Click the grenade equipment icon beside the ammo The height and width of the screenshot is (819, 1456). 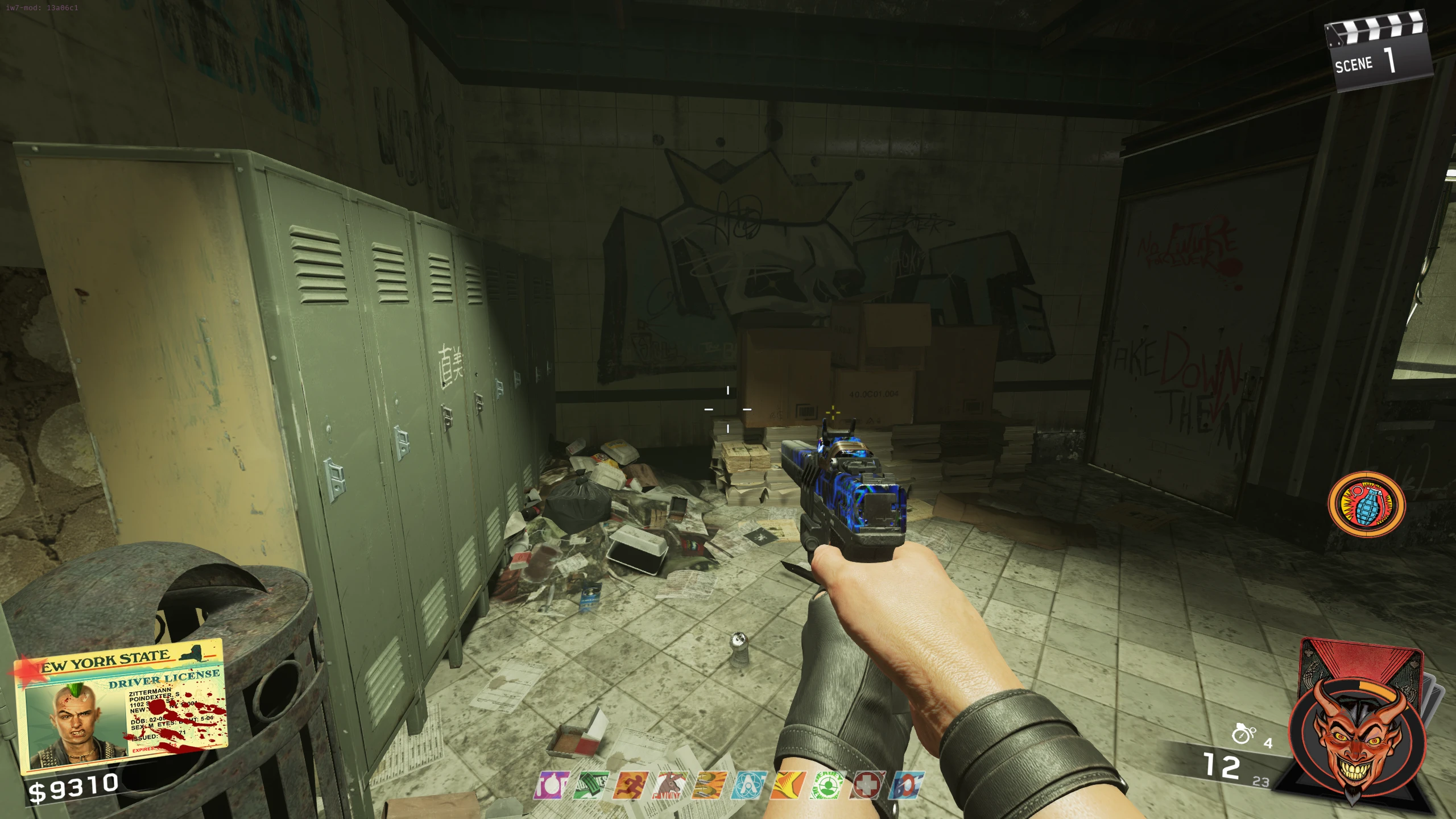tap(1243, 734)
